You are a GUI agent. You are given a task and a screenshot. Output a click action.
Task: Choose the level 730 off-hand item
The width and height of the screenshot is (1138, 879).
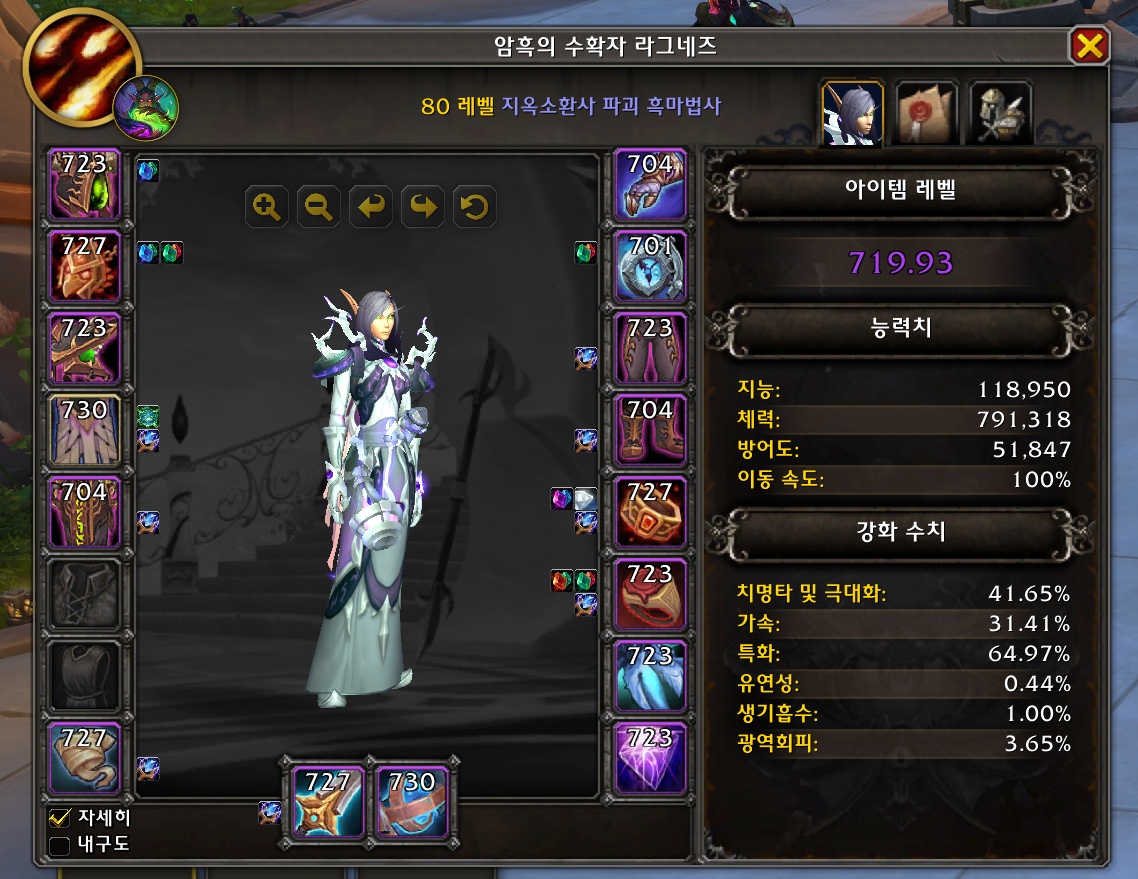coord(411,801)
